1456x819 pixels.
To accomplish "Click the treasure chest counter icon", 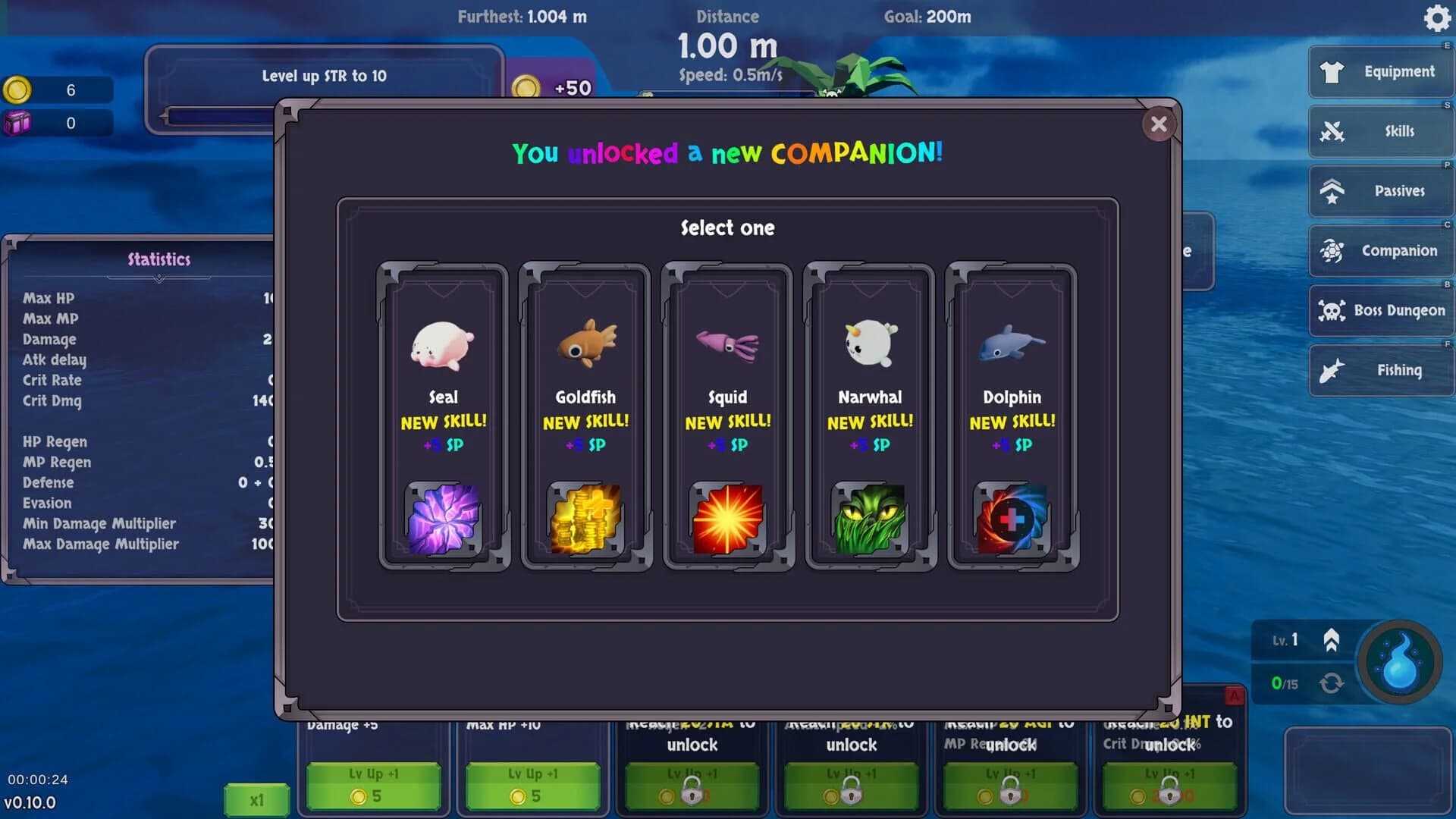I will [20, 121].
